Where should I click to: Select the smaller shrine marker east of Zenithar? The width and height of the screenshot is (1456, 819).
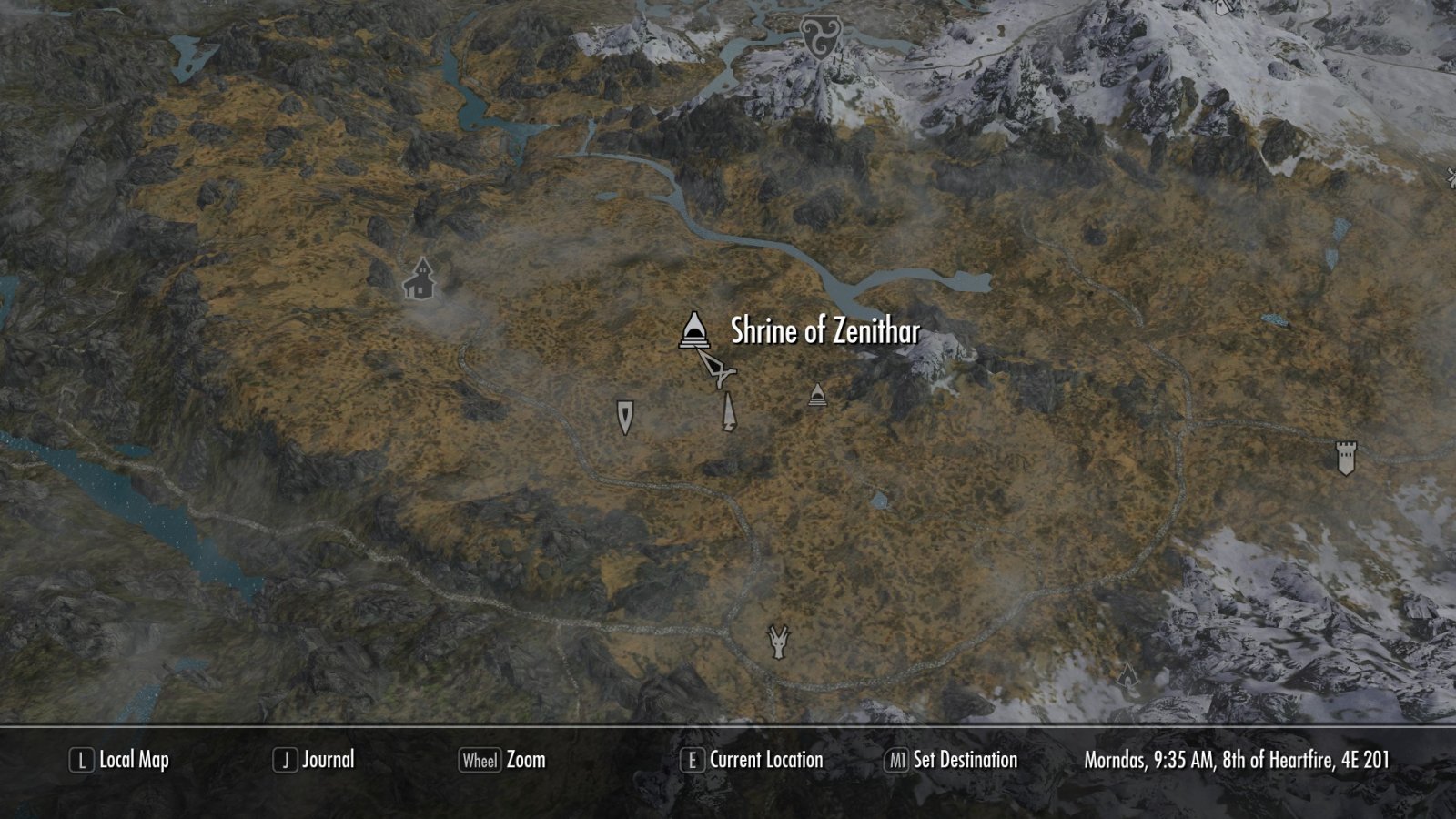point(816,395)
